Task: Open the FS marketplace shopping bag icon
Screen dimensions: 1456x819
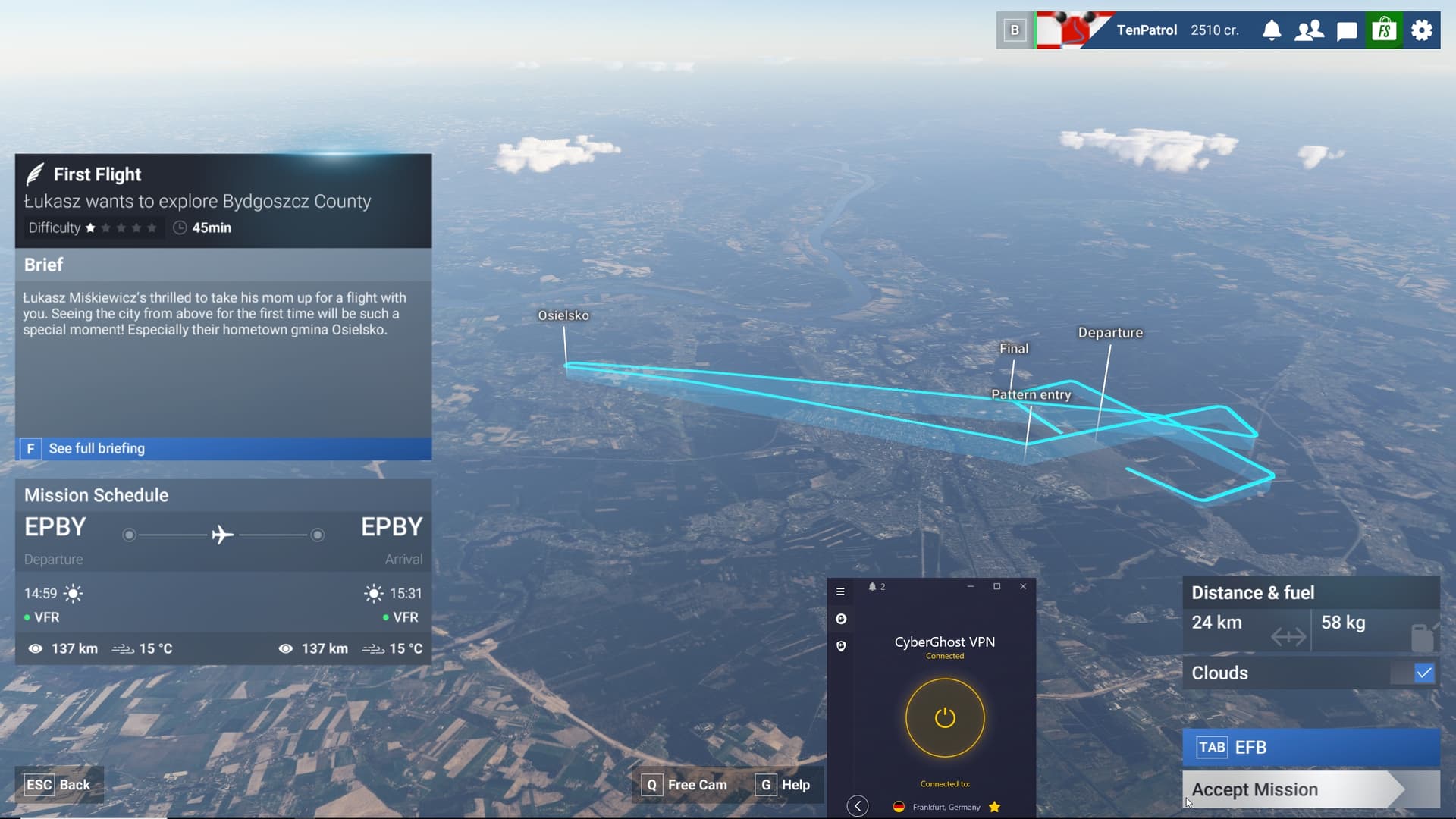Action: point(1384,30)
